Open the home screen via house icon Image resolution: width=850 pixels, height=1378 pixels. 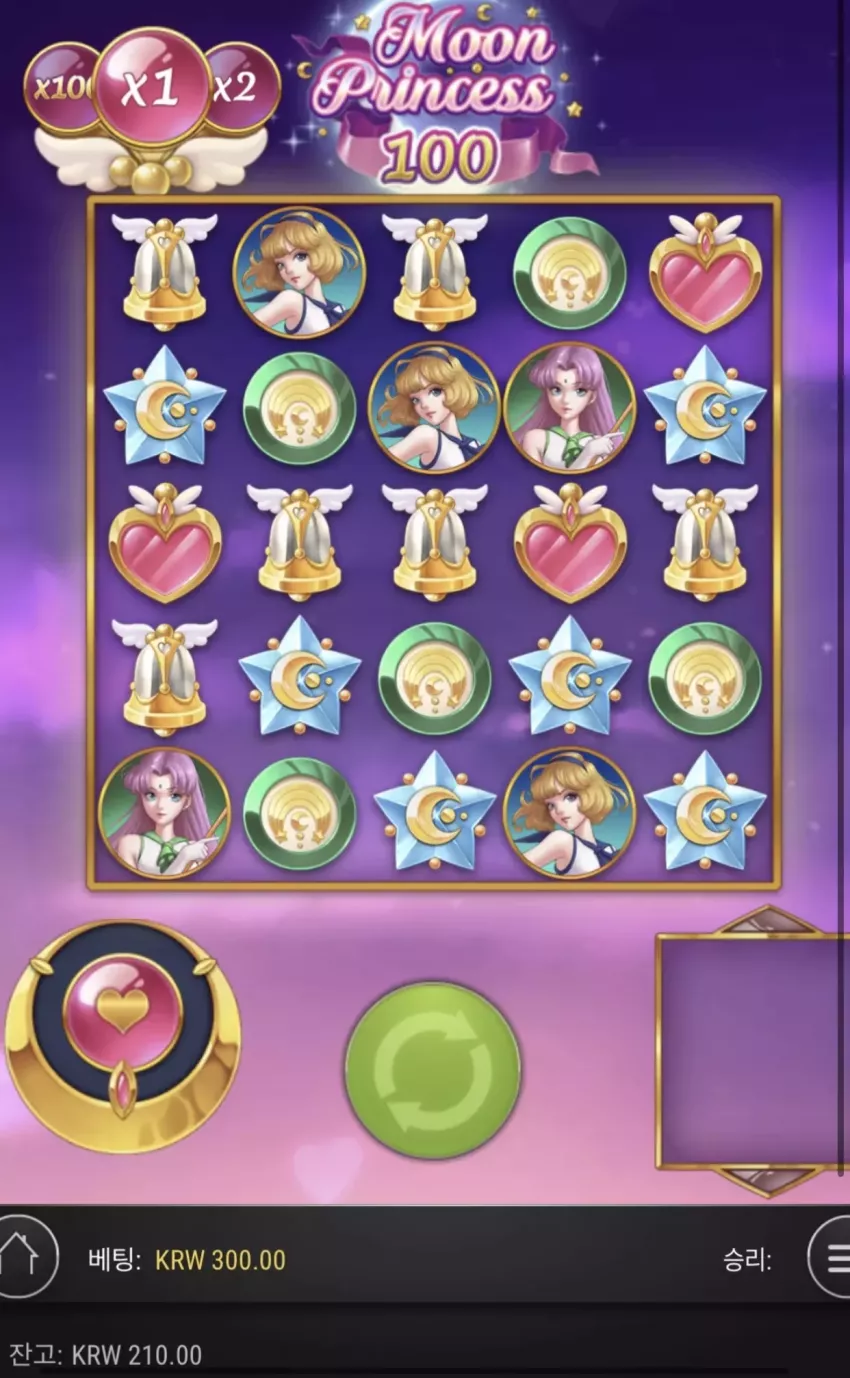click(x=20, y=1257)
